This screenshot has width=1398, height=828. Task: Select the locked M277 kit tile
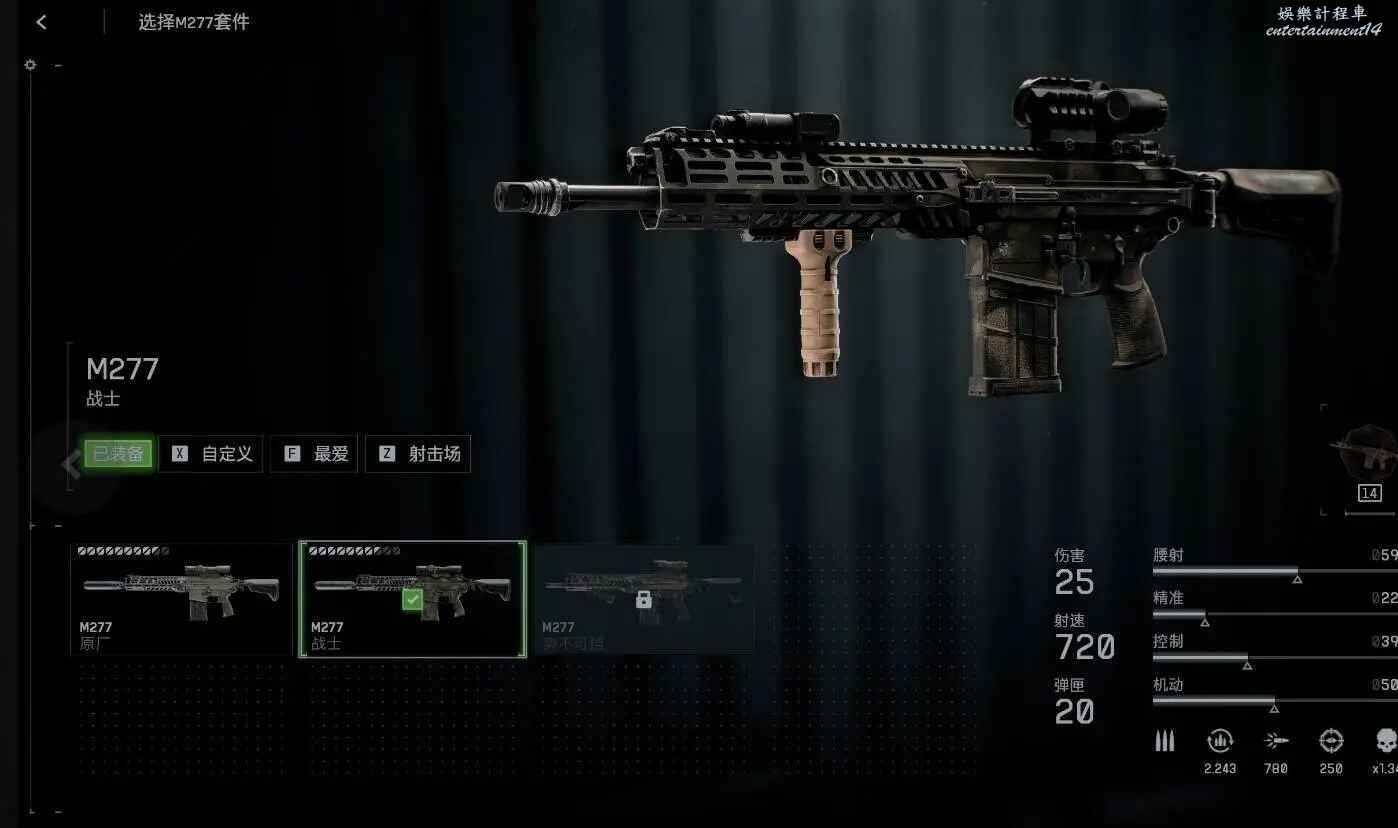pos(644,598)
